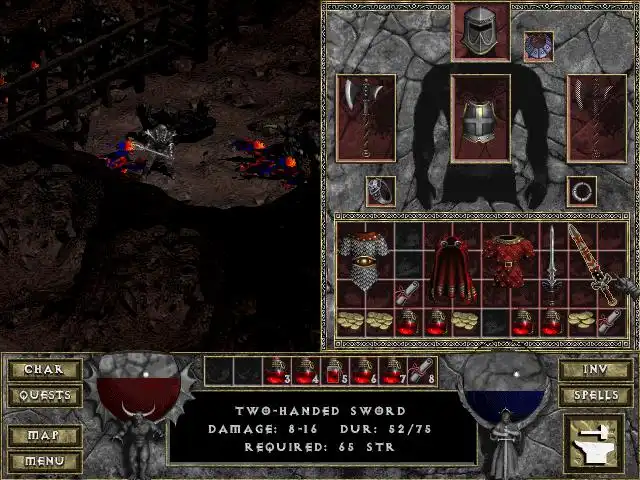Select the plain ring beside the right weapon slot

(x=581, y=190)
